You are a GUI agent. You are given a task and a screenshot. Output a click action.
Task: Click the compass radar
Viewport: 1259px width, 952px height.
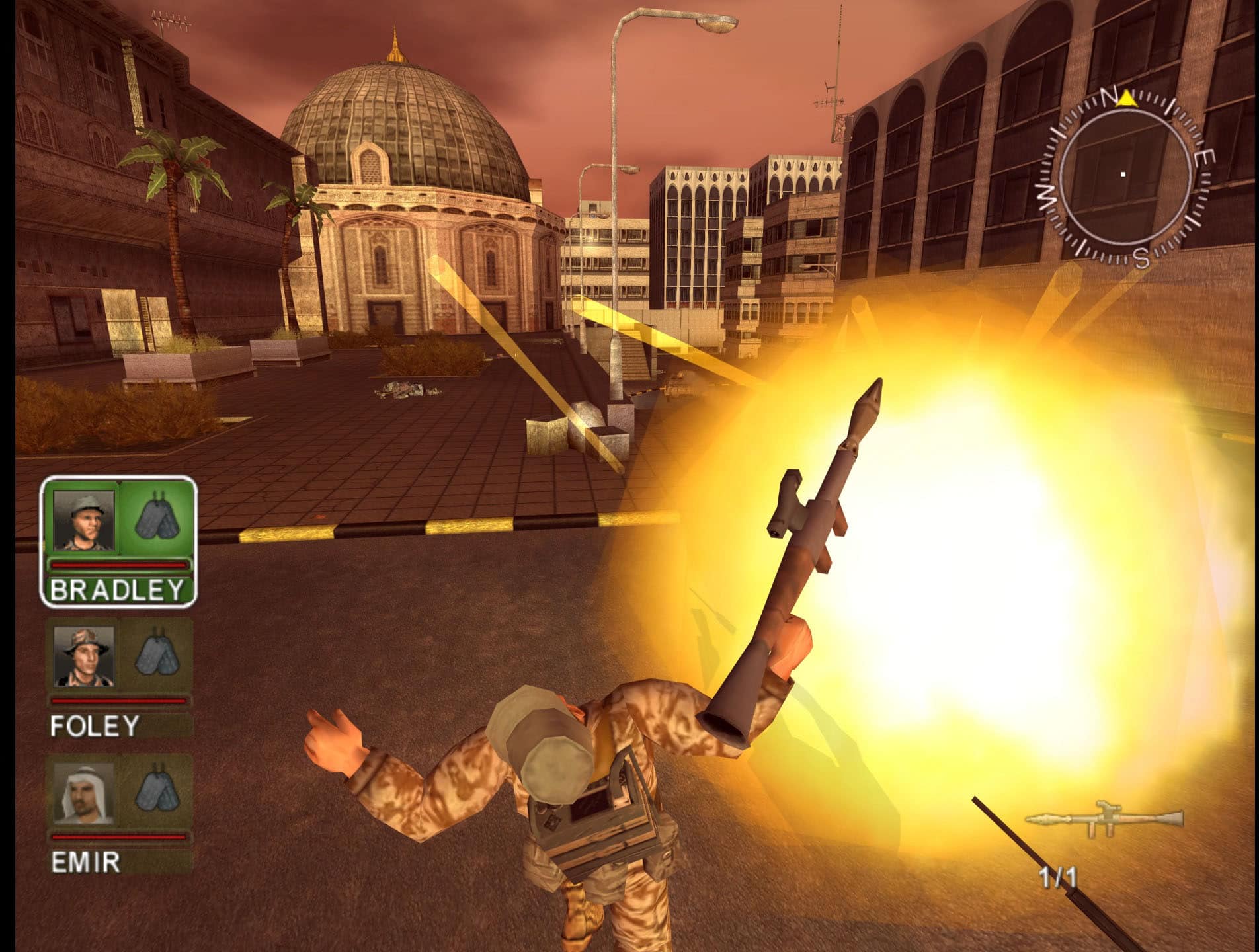pyautogui.click(x=1124, y=175)
